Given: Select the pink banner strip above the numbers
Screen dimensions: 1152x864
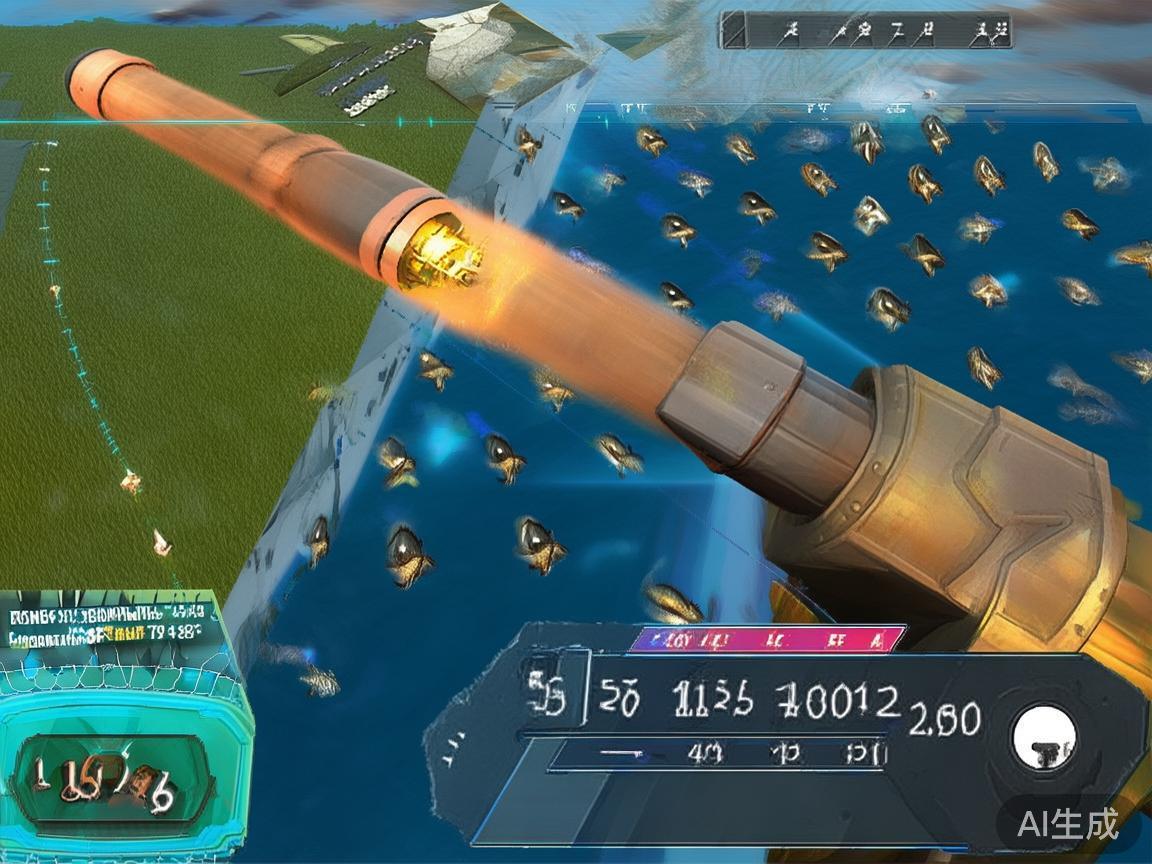Looking at the screenshot, I should pos(766,639).
